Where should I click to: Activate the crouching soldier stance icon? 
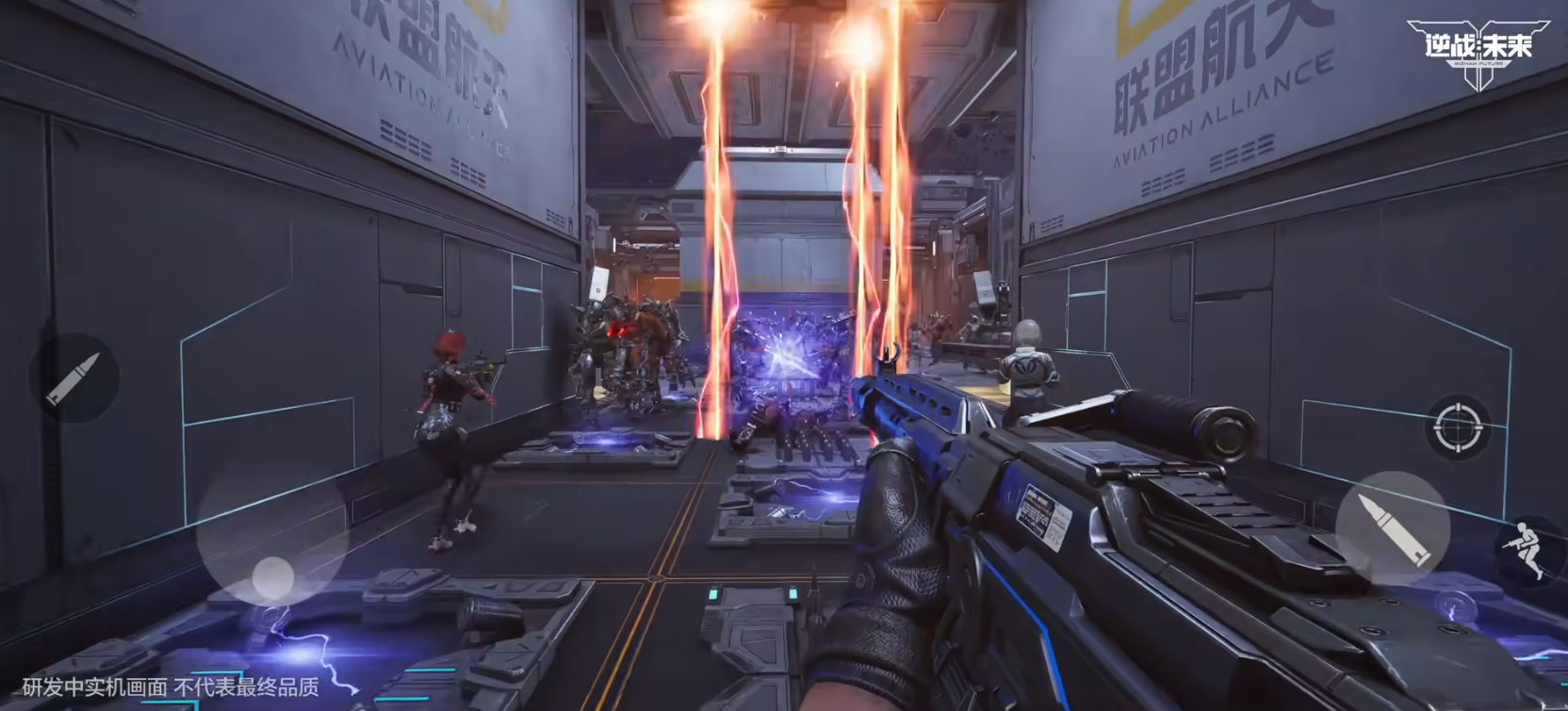click(1528, 548)
